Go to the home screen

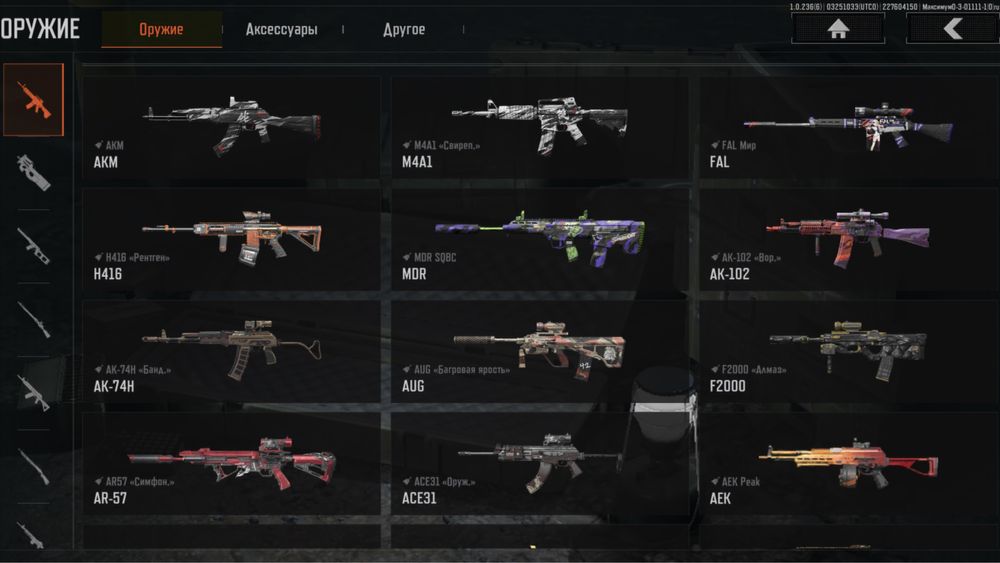(x=838, y=29)
